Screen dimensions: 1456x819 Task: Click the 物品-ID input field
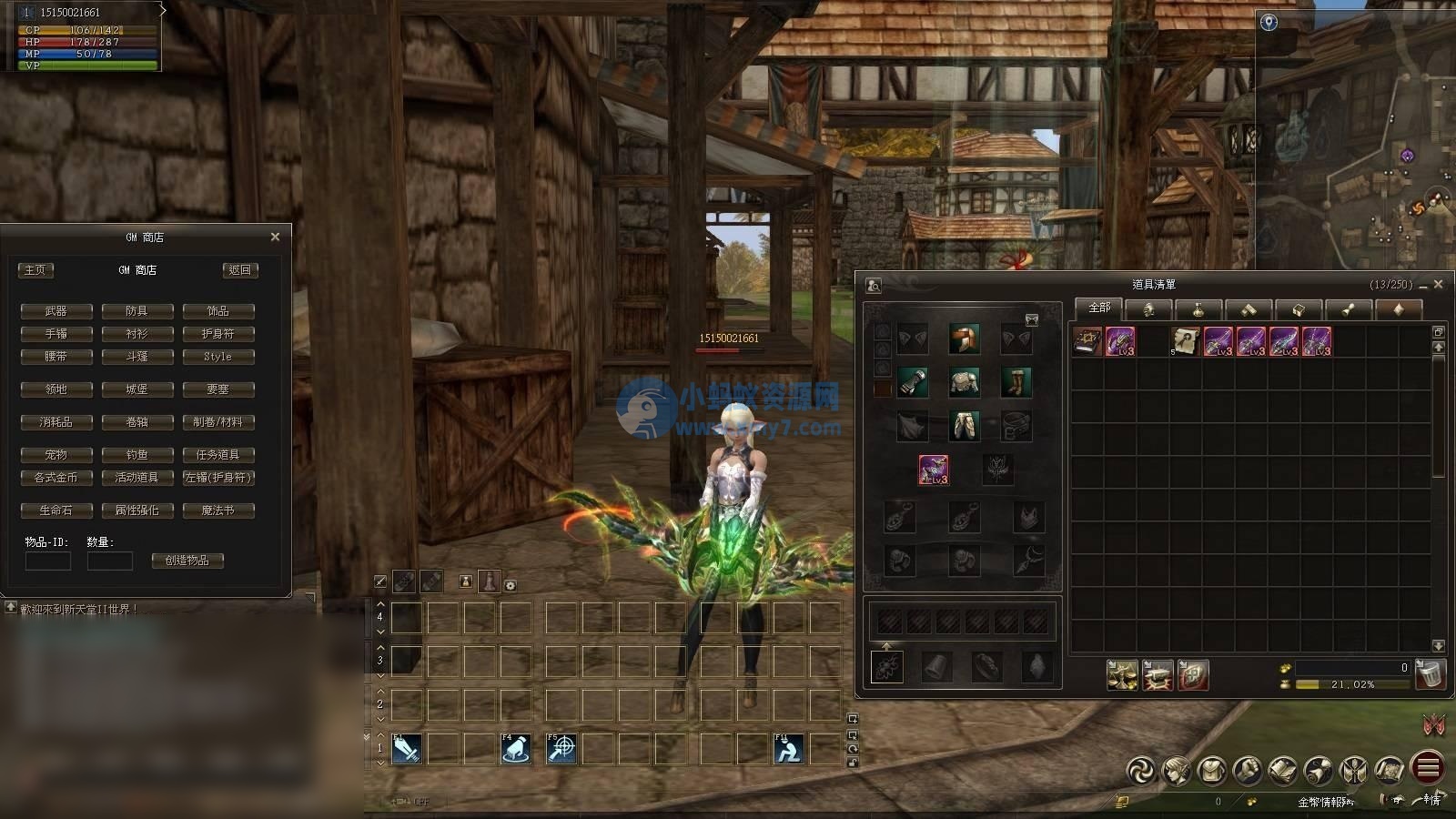47,561
